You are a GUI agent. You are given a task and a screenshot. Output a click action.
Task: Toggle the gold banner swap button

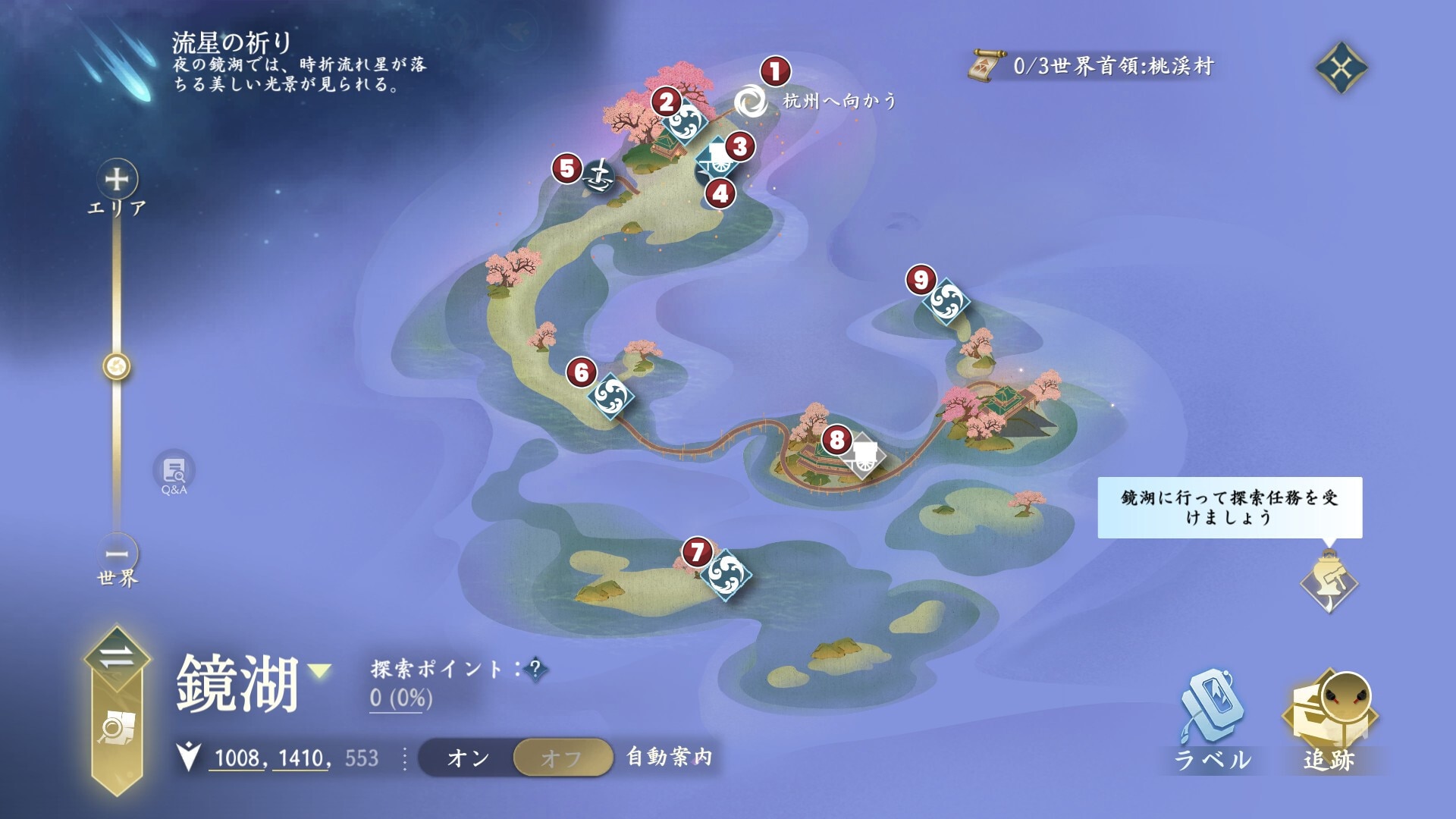pos(117,657)
